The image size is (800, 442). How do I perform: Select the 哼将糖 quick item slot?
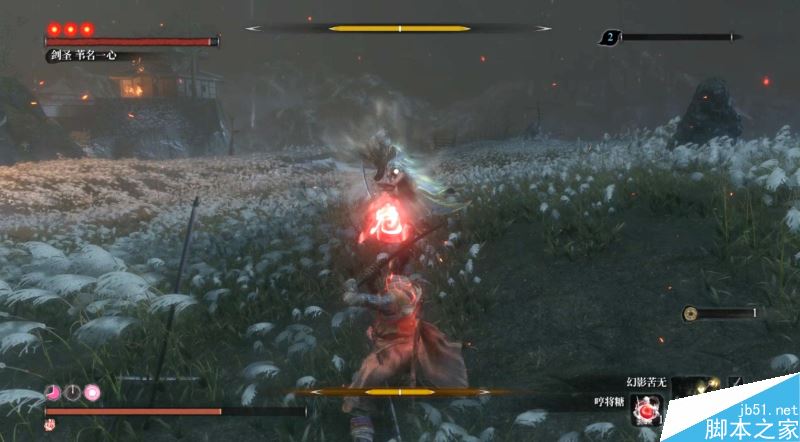tap(649, 408)
